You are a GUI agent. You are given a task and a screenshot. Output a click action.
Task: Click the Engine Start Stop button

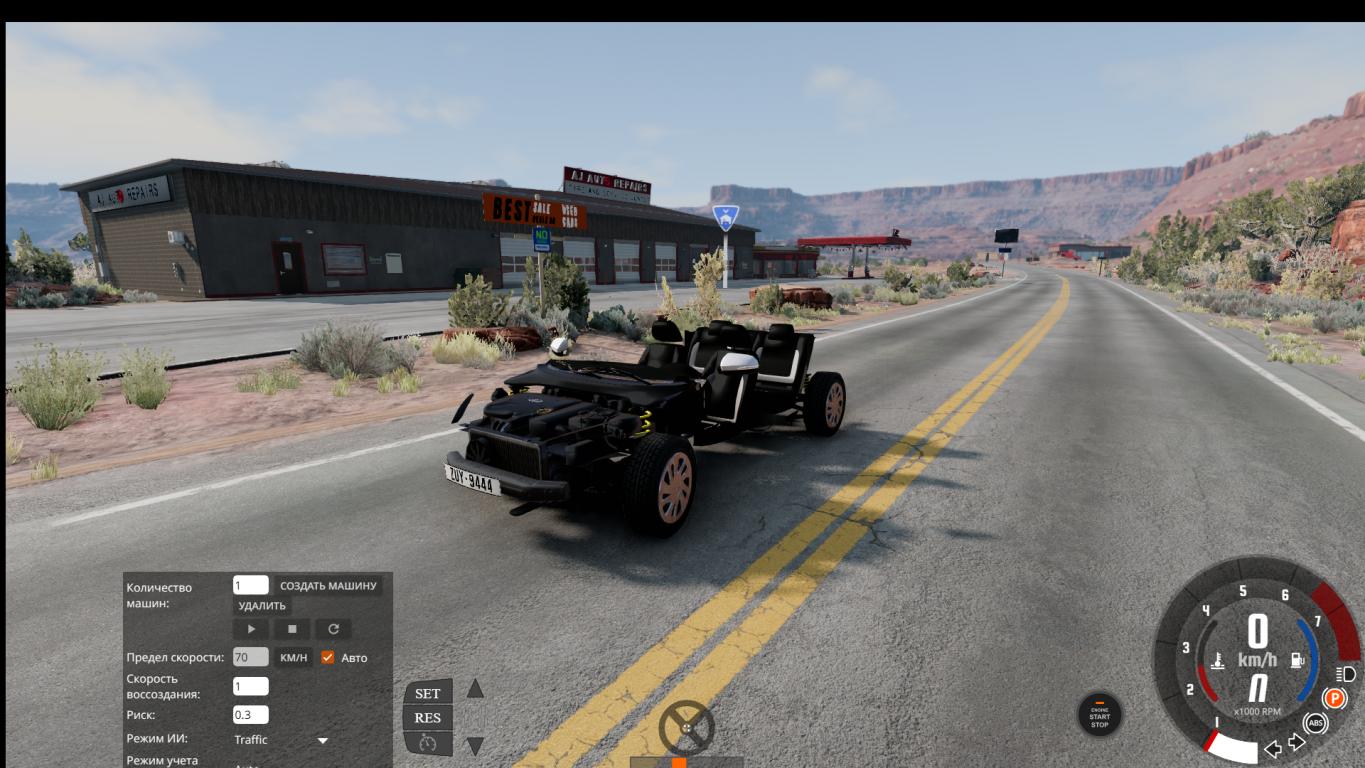point(1099,716)
